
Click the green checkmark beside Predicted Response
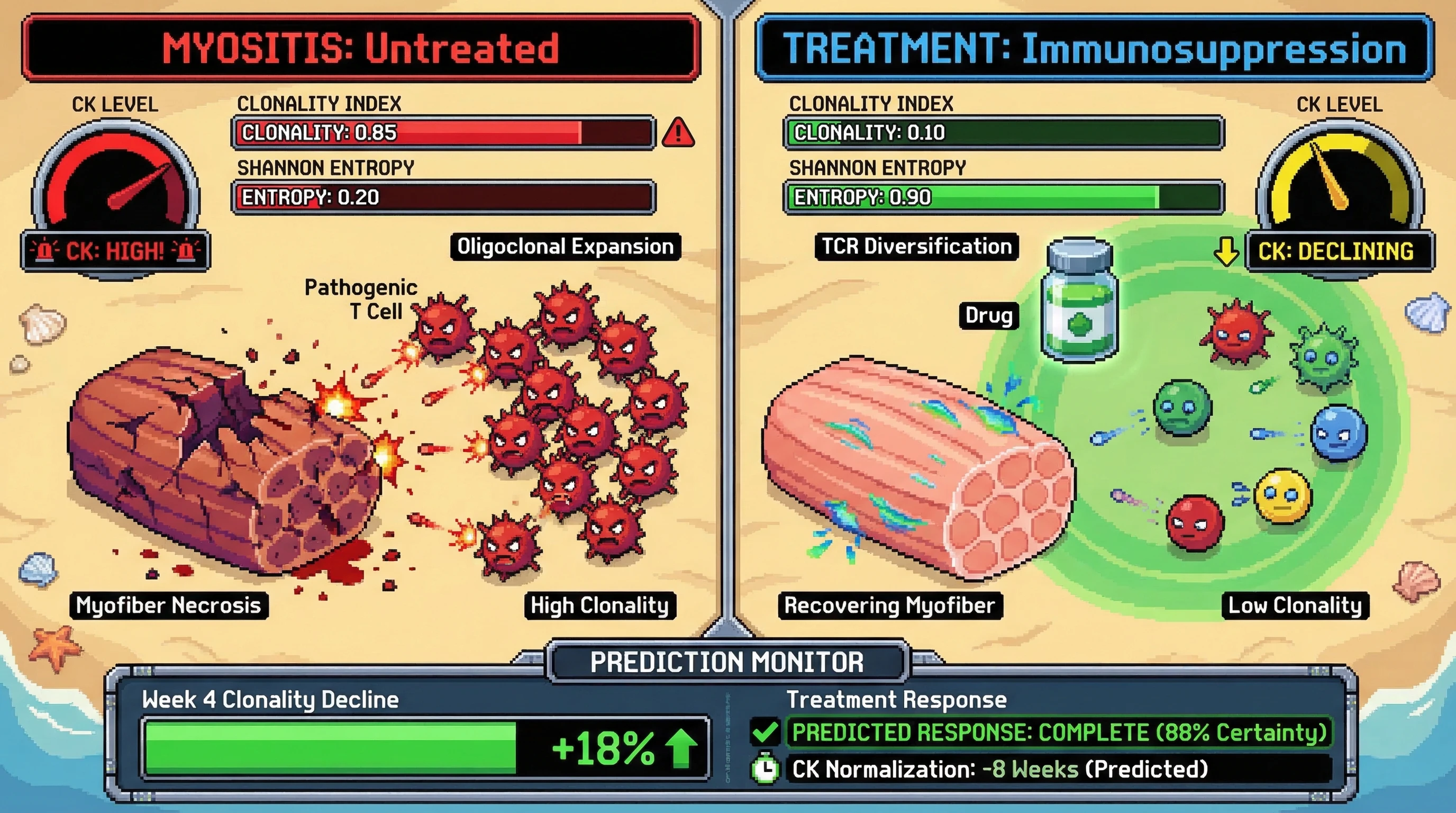(x=765, y=732)
